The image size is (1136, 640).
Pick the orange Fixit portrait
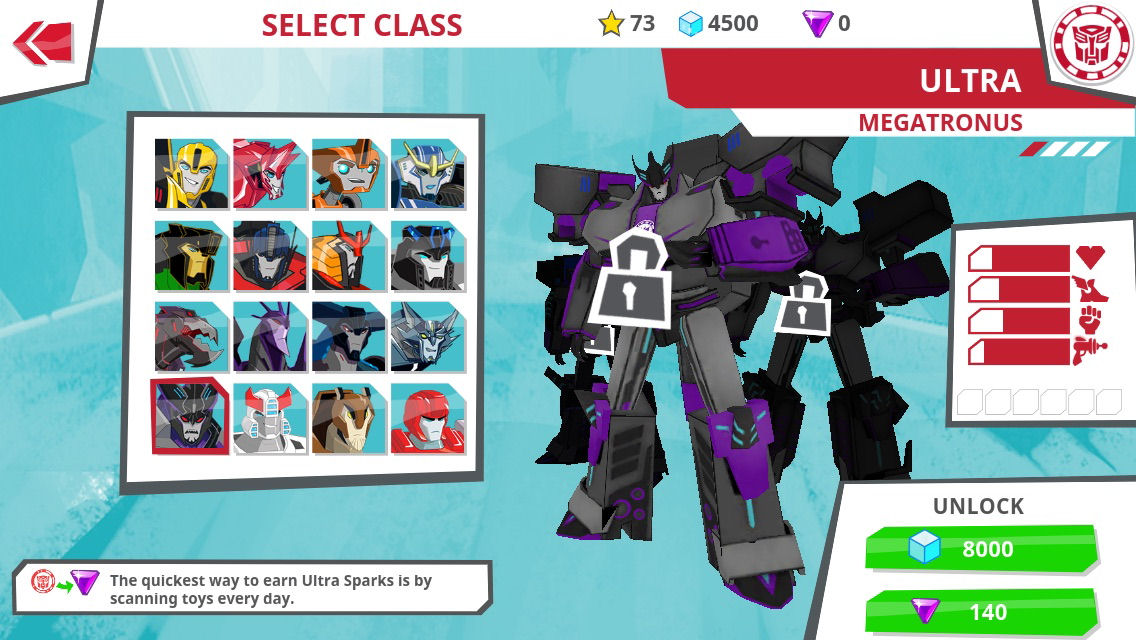pos(349,174)
